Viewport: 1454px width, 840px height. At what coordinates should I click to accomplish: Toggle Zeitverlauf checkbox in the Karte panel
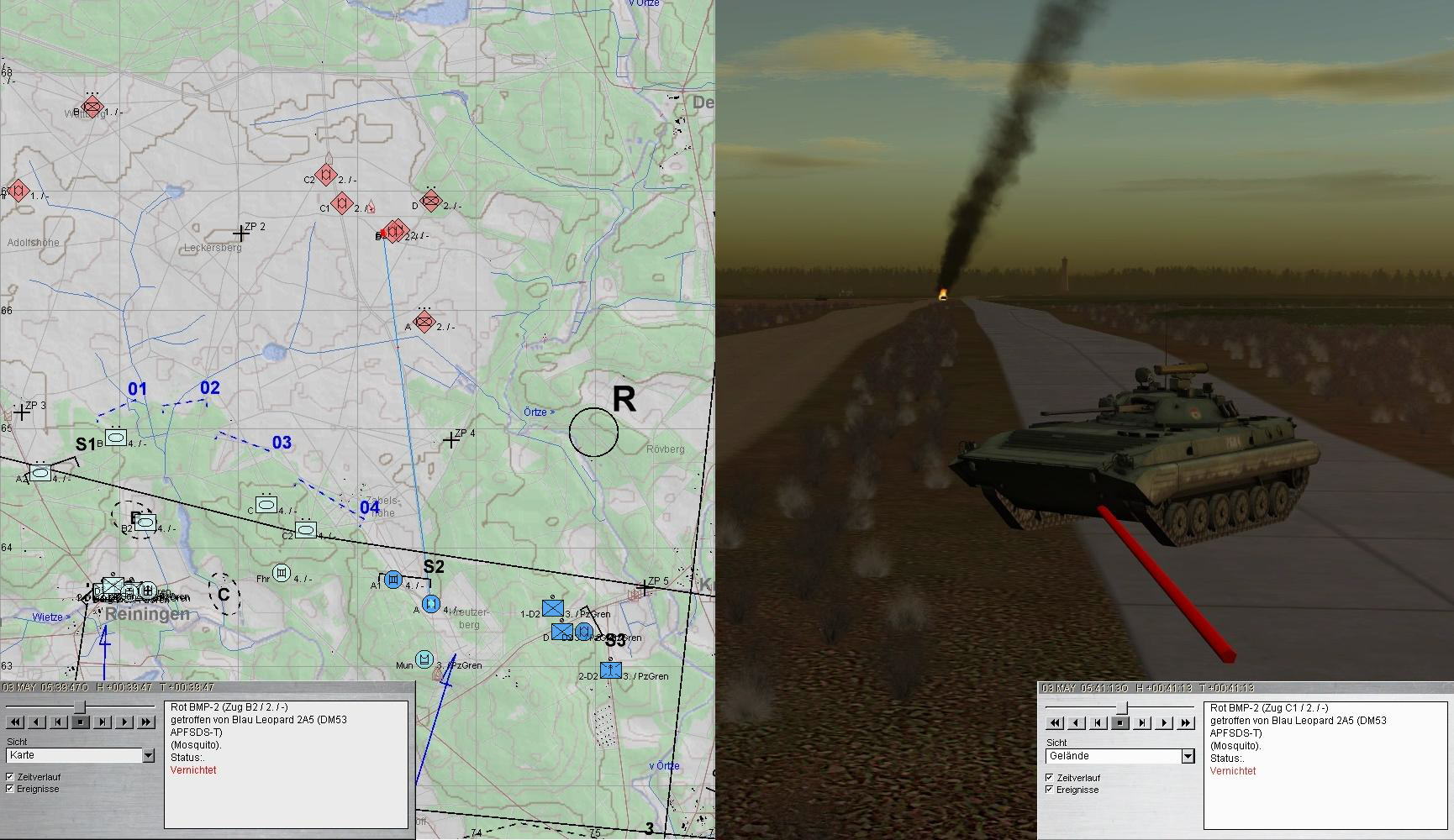(x=10, y=777)
